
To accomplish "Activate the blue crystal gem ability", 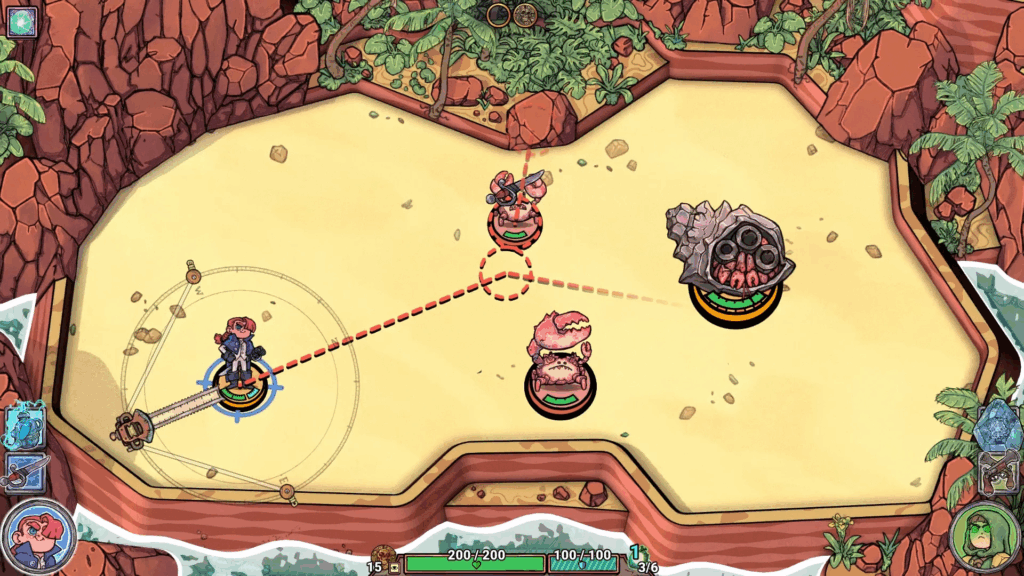I will tap(996, 423).
